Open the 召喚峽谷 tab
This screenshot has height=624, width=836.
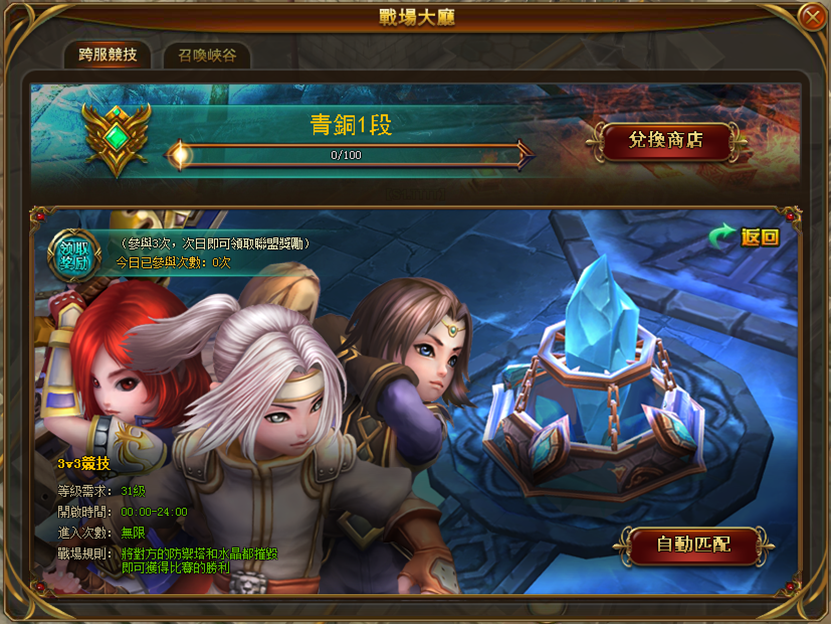[207, 56]
